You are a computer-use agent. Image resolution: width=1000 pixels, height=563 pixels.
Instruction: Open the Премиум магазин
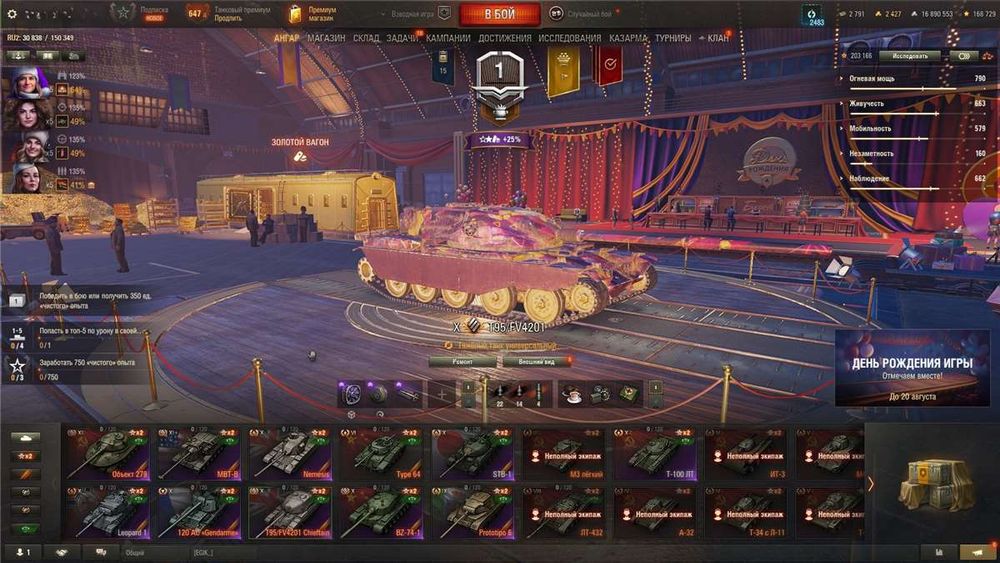pos(312,14)
